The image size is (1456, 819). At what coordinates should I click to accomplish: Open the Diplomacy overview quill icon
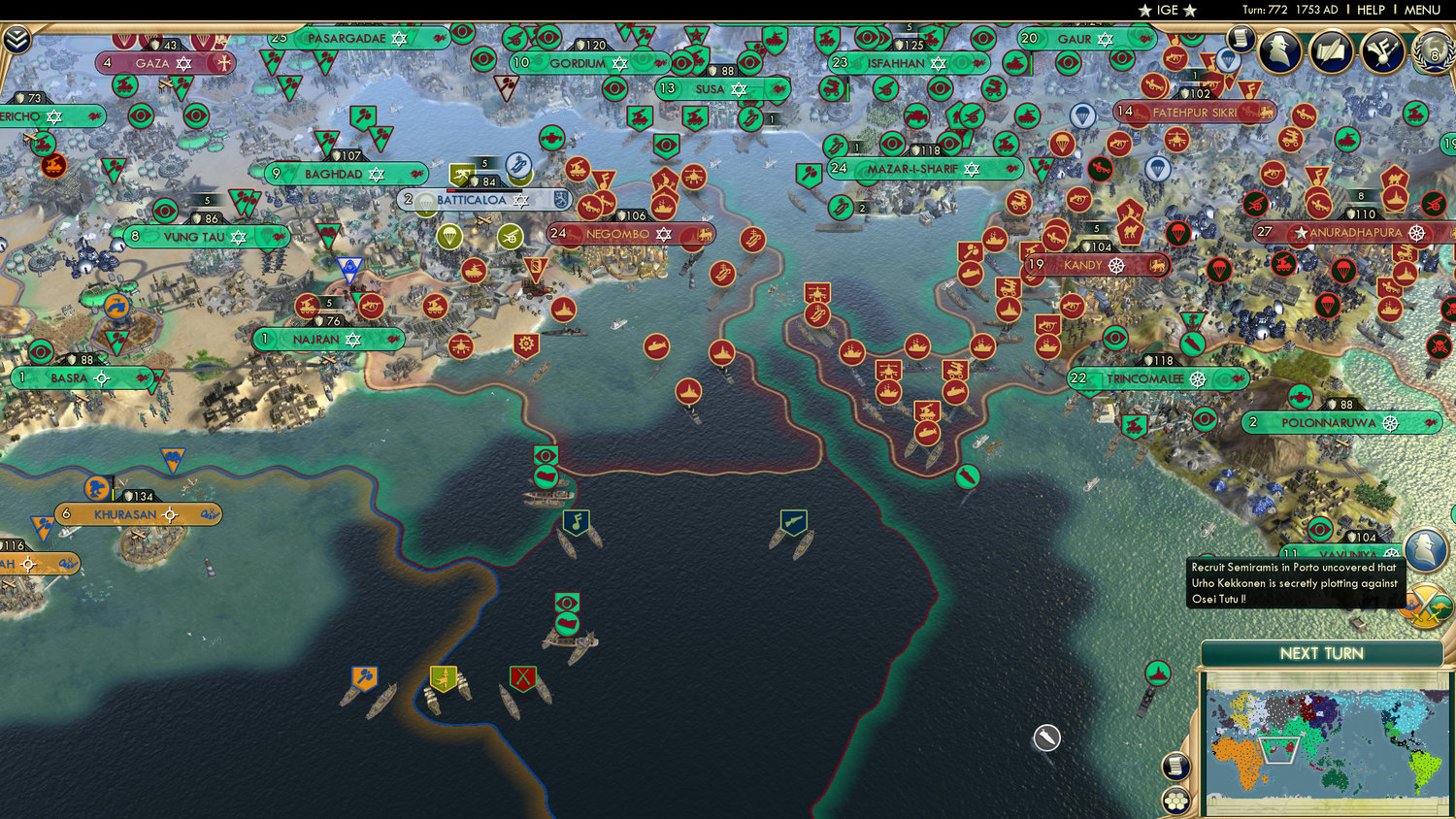tap(1330, 50)
